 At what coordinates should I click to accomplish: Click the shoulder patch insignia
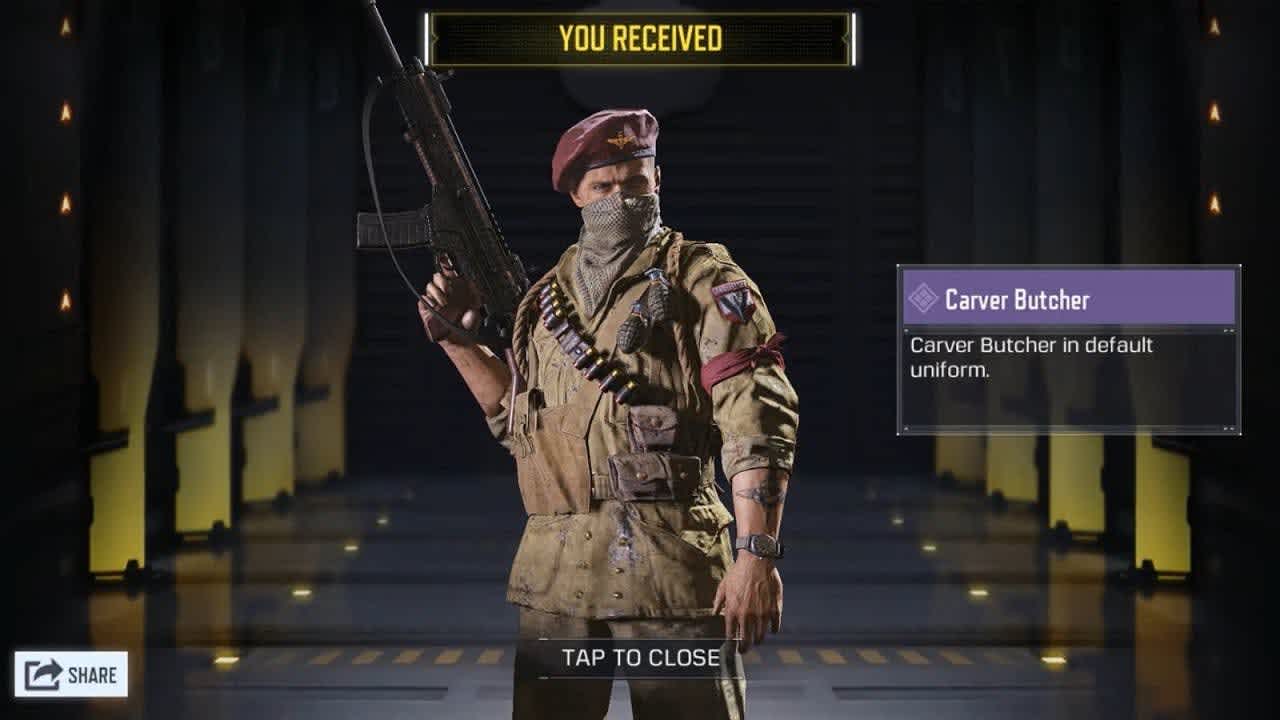click(732, 302)
